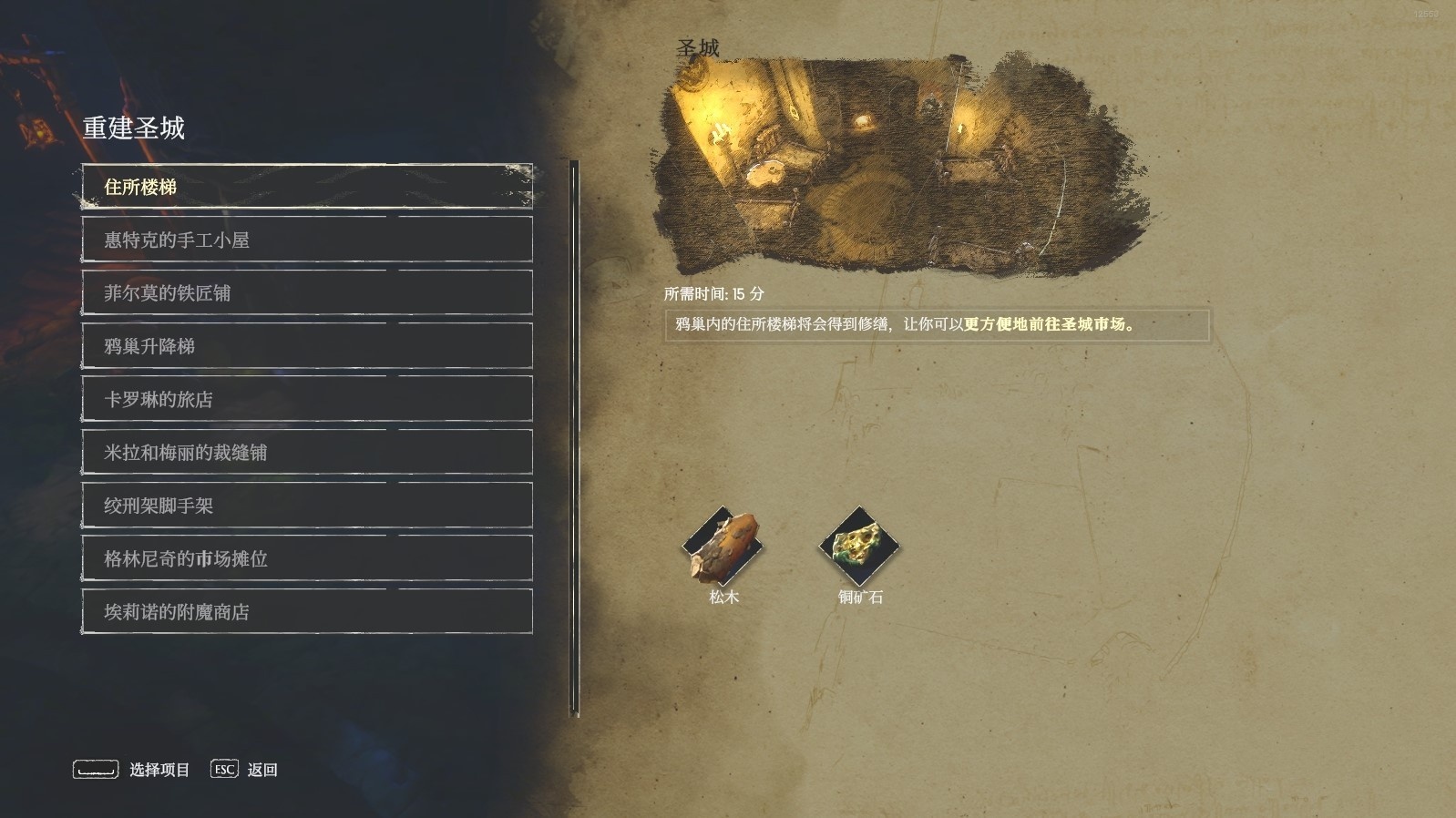
Task: Click the project list scrollbar
Action: coord(575,437)
